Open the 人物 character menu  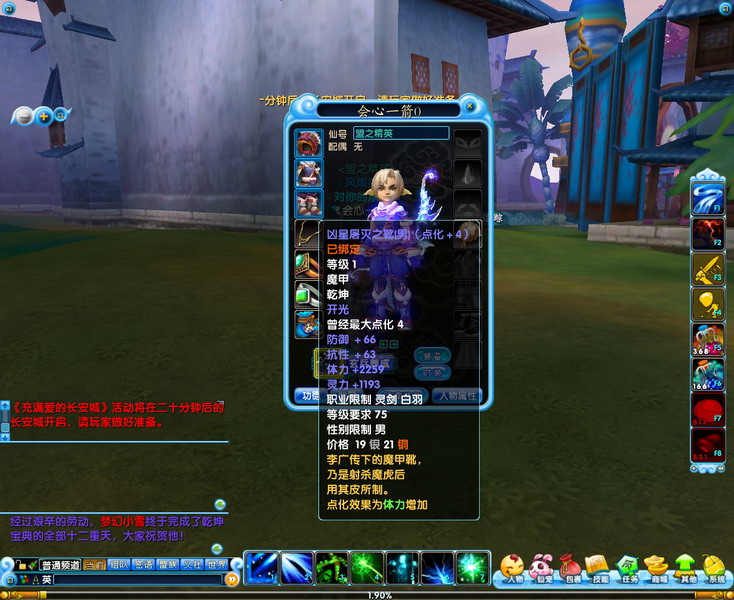514,568
